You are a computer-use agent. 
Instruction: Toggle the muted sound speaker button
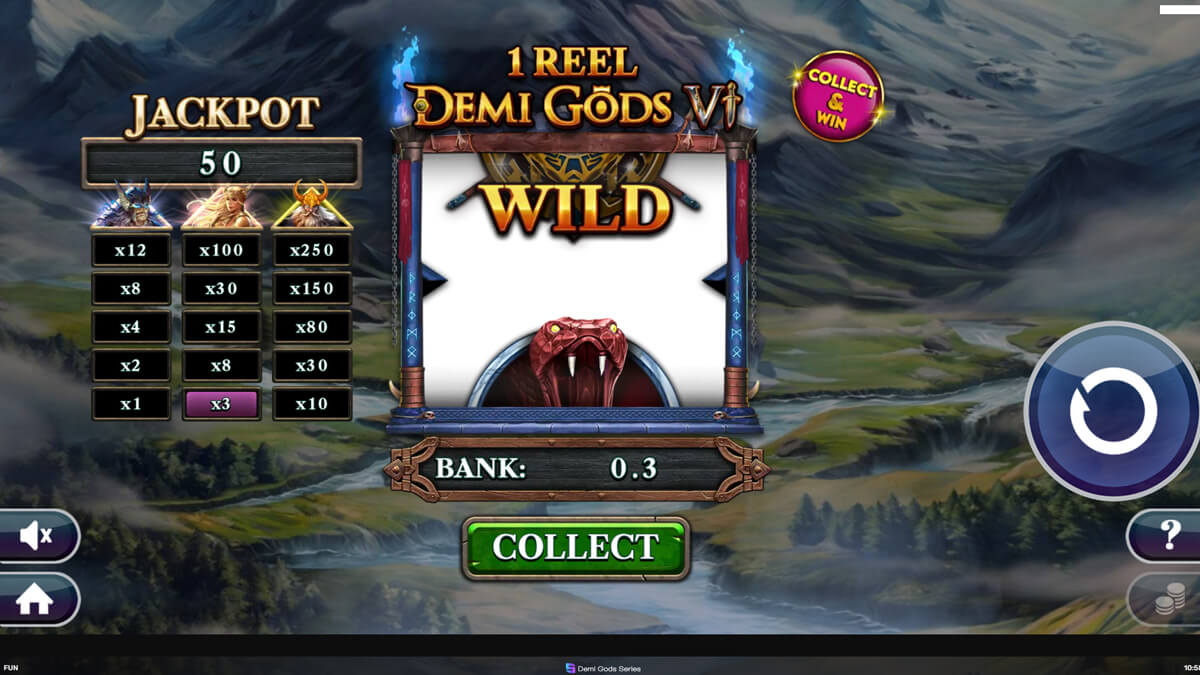click(x=36, y=537)
